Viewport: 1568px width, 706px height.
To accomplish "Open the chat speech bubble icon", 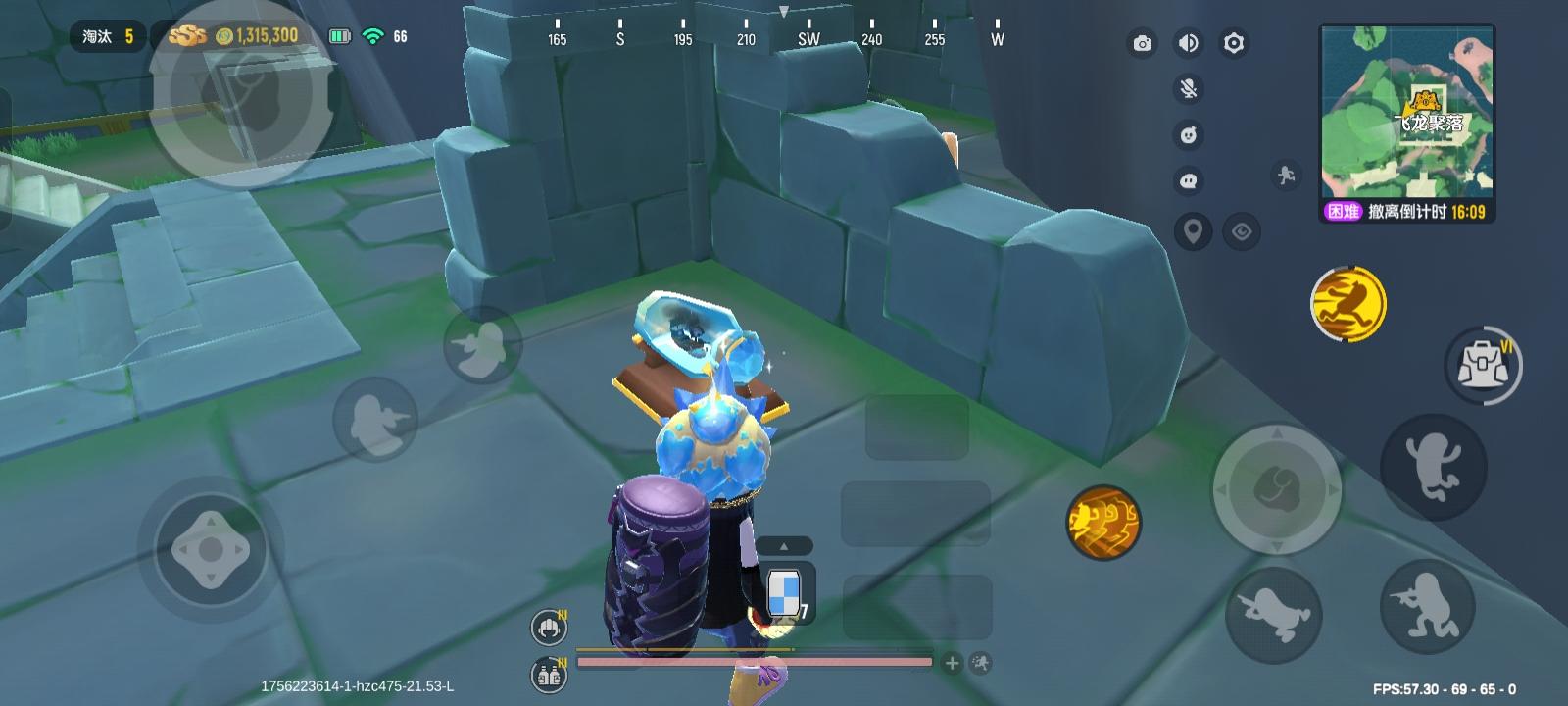I will click(1187, 180).
